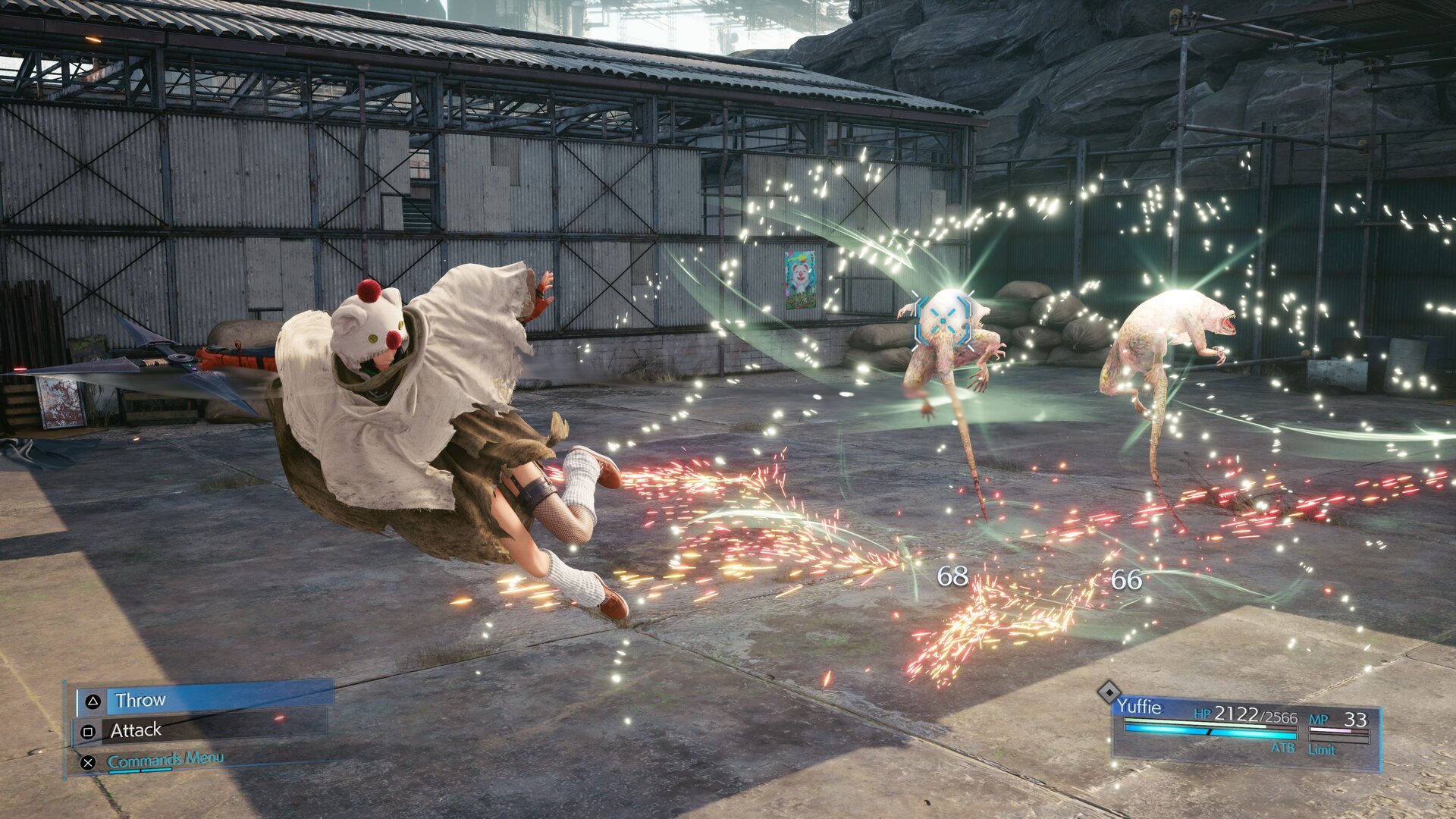Click Yuffie's name text in the status bar
Viewport: 1456px width, 819px height.
pyautogui.click(x=1141, y=705)
